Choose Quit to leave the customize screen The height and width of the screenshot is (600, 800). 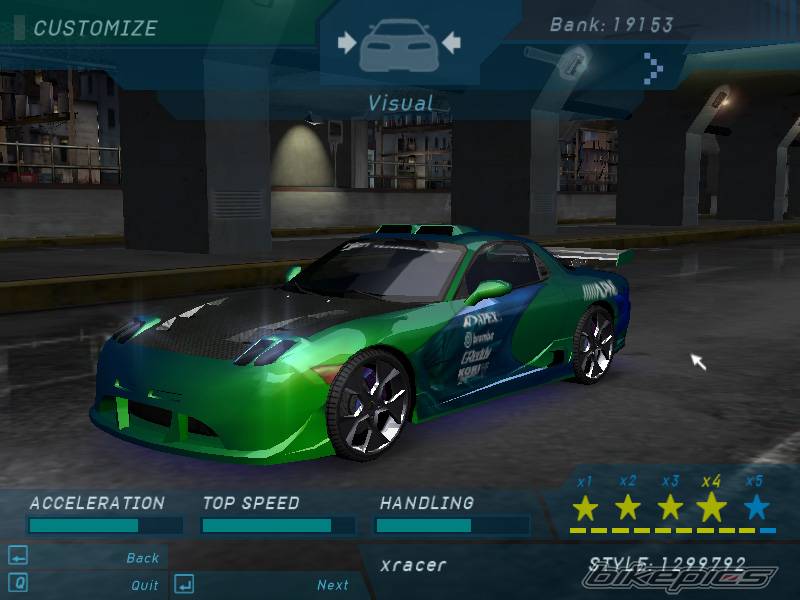tap(144, 585)
